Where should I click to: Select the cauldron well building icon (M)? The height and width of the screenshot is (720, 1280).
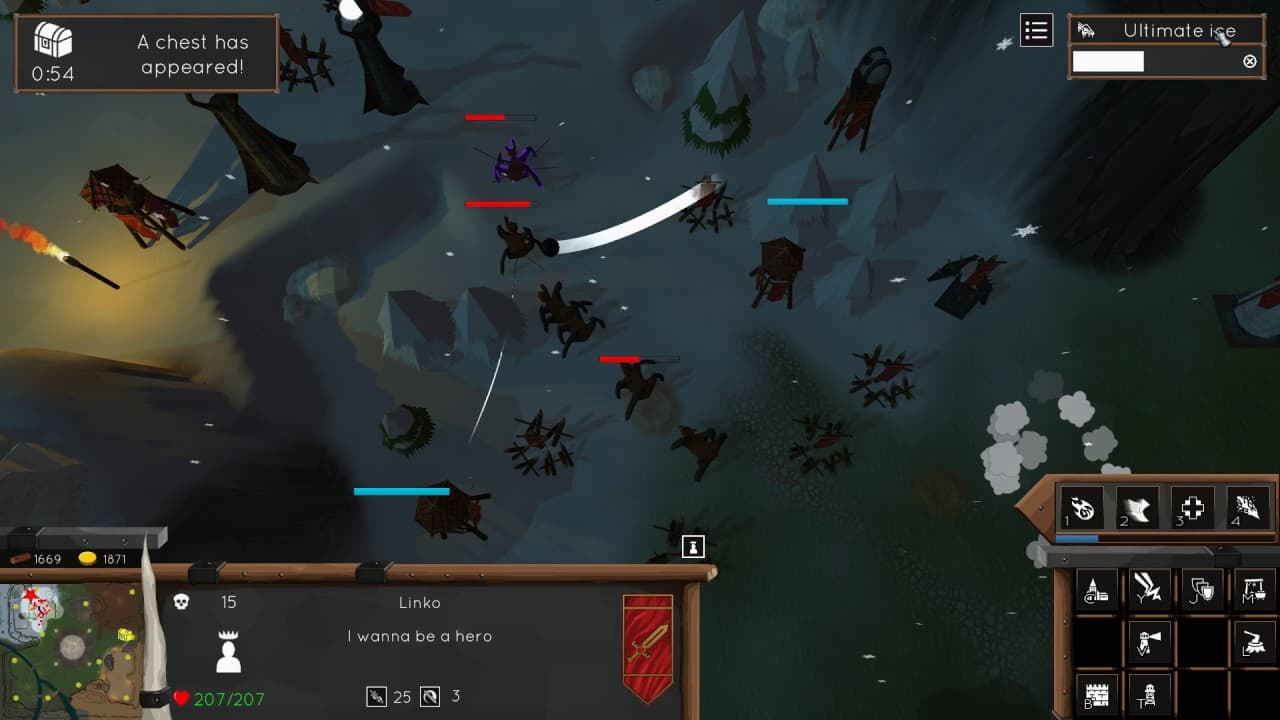coord(1254,589)
